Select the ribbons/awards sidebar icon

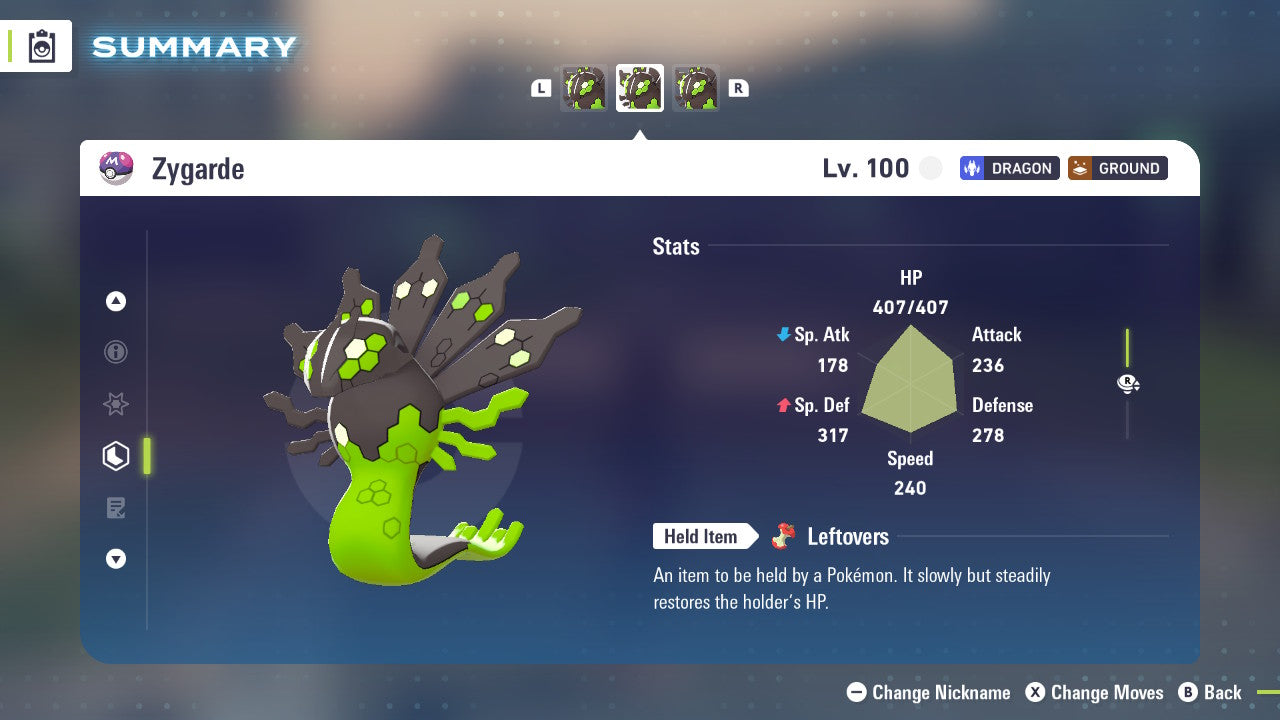tap(116, 404)
